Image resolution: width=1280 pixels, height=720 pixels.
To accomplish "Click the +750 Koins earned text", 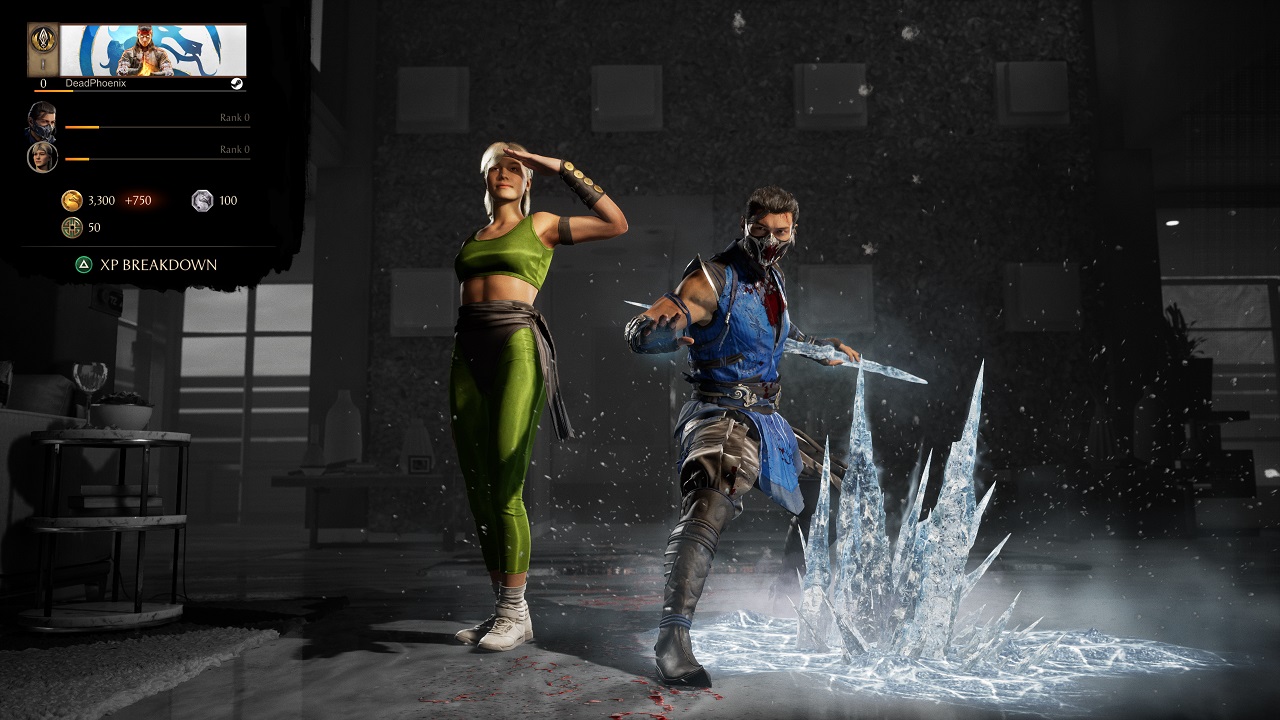I will pos(138,199).
